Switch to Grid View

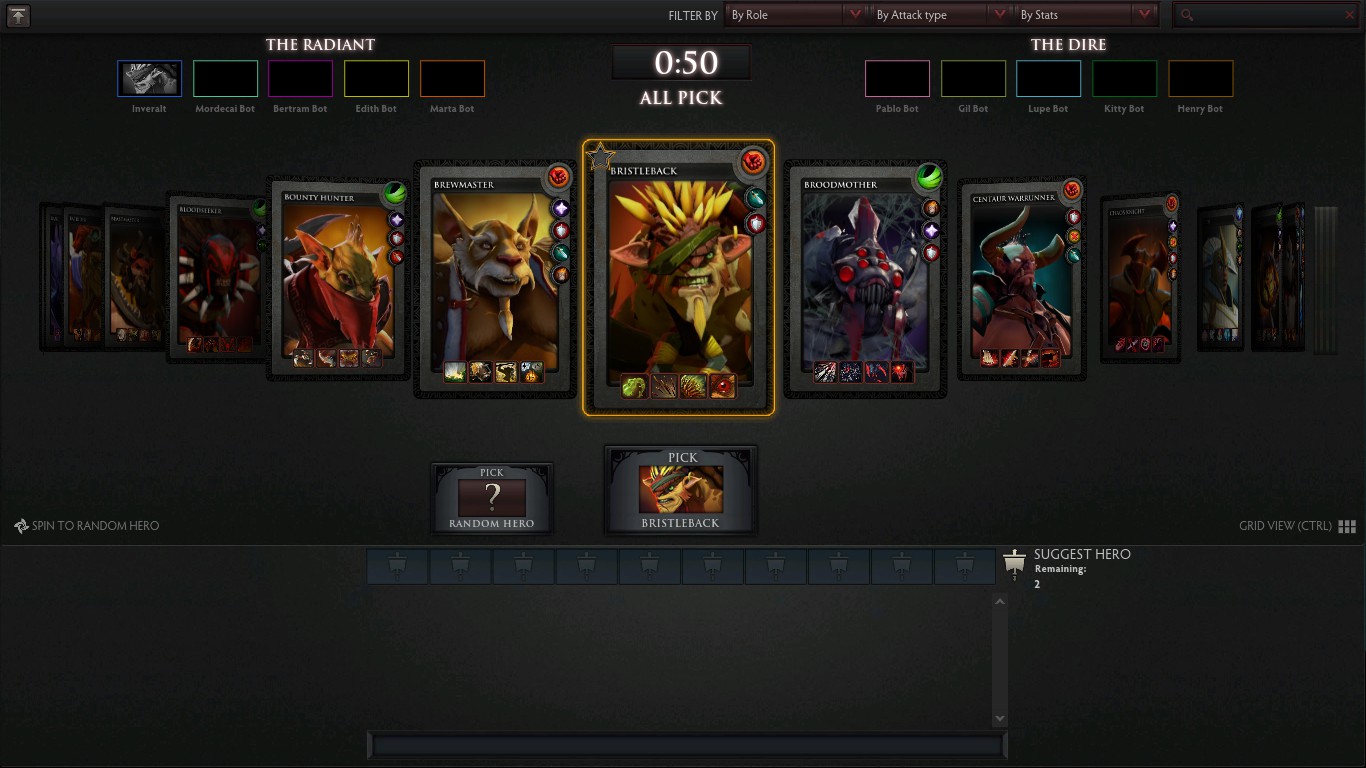point(1347,526)
